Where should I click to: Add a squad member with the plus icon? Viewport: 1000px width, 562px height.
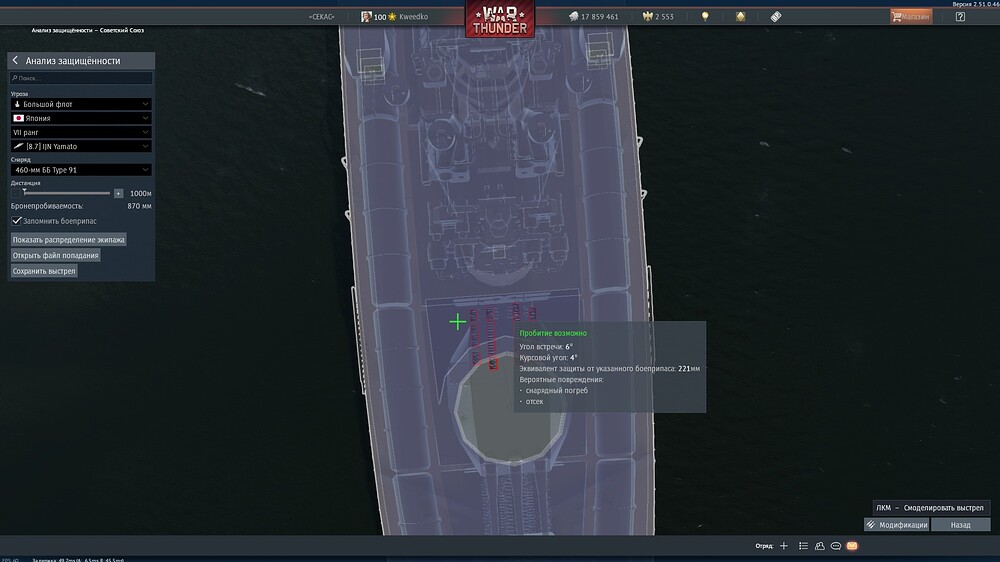point(784,546)
